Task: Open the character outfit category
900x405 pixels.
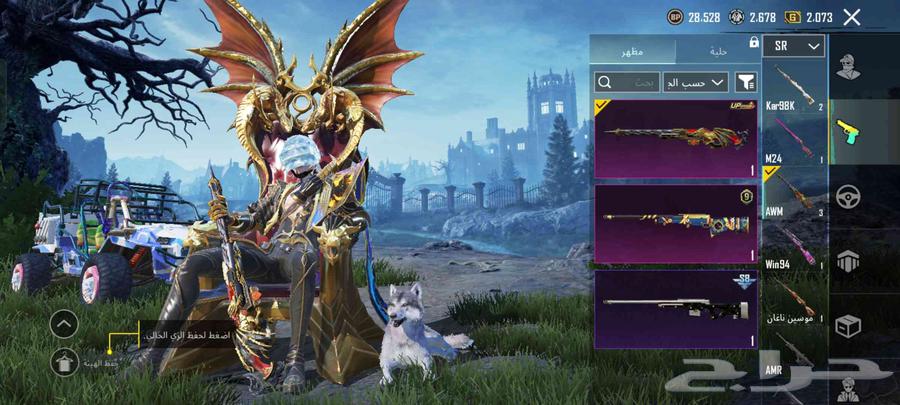Action: (x=849, y=69)
